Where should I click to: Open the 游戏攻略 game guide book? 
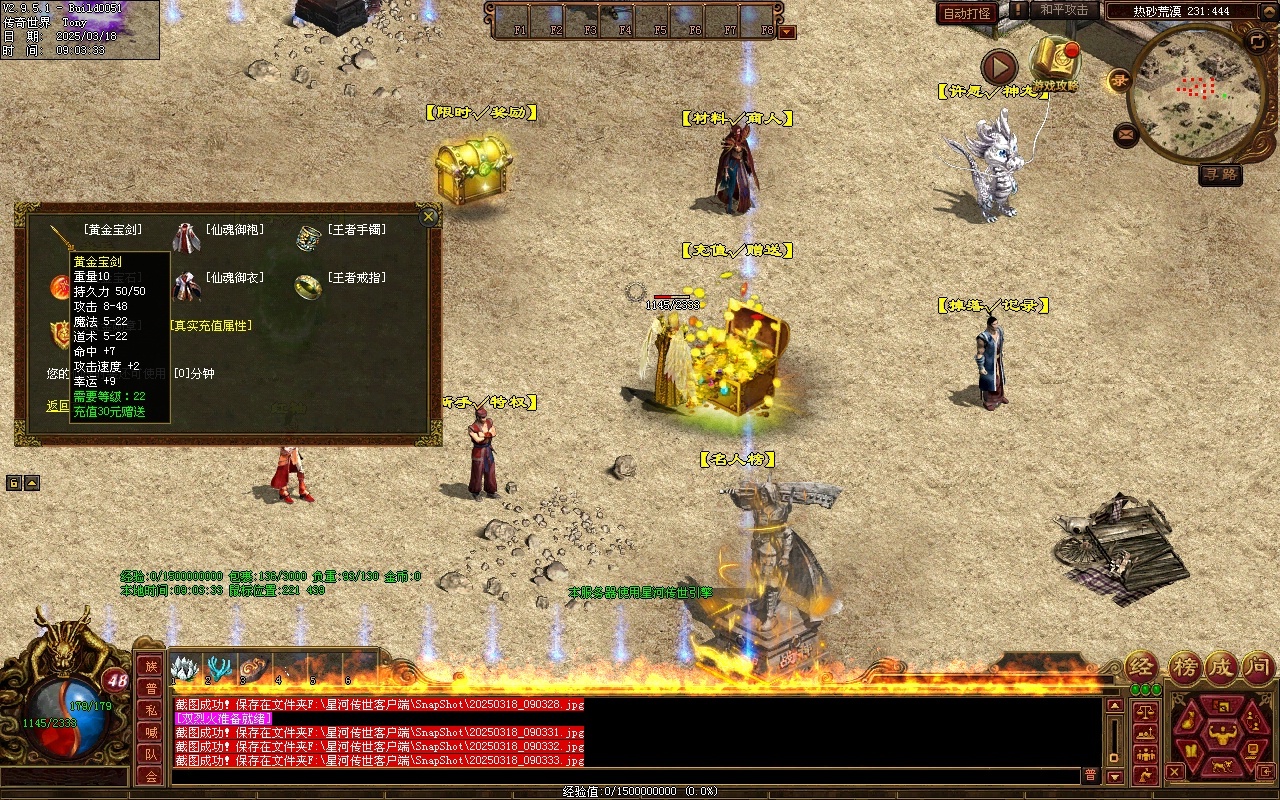(x=1056, y=62)
